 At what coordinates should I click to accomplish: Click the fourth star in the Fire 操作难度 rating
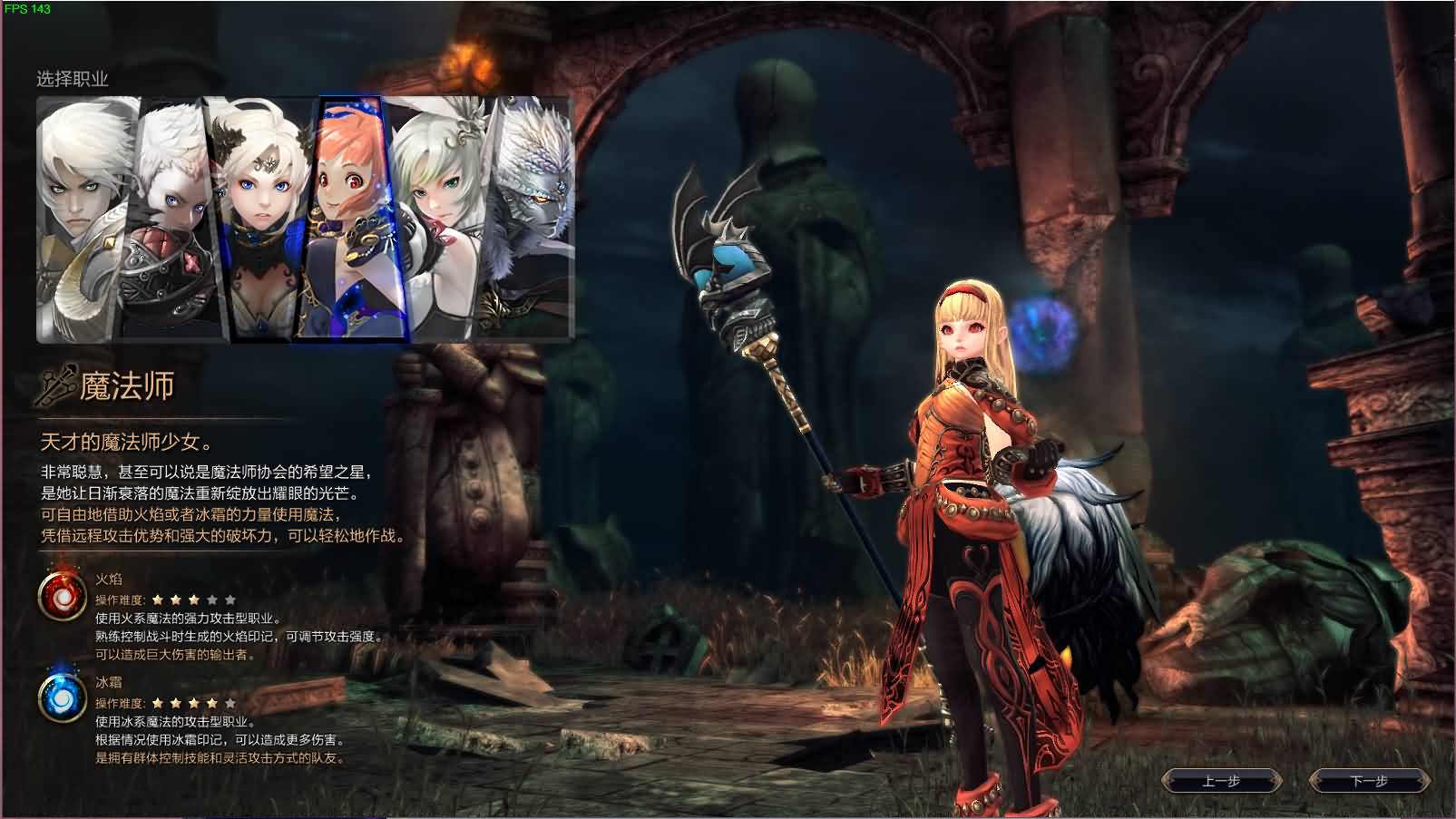210,600
